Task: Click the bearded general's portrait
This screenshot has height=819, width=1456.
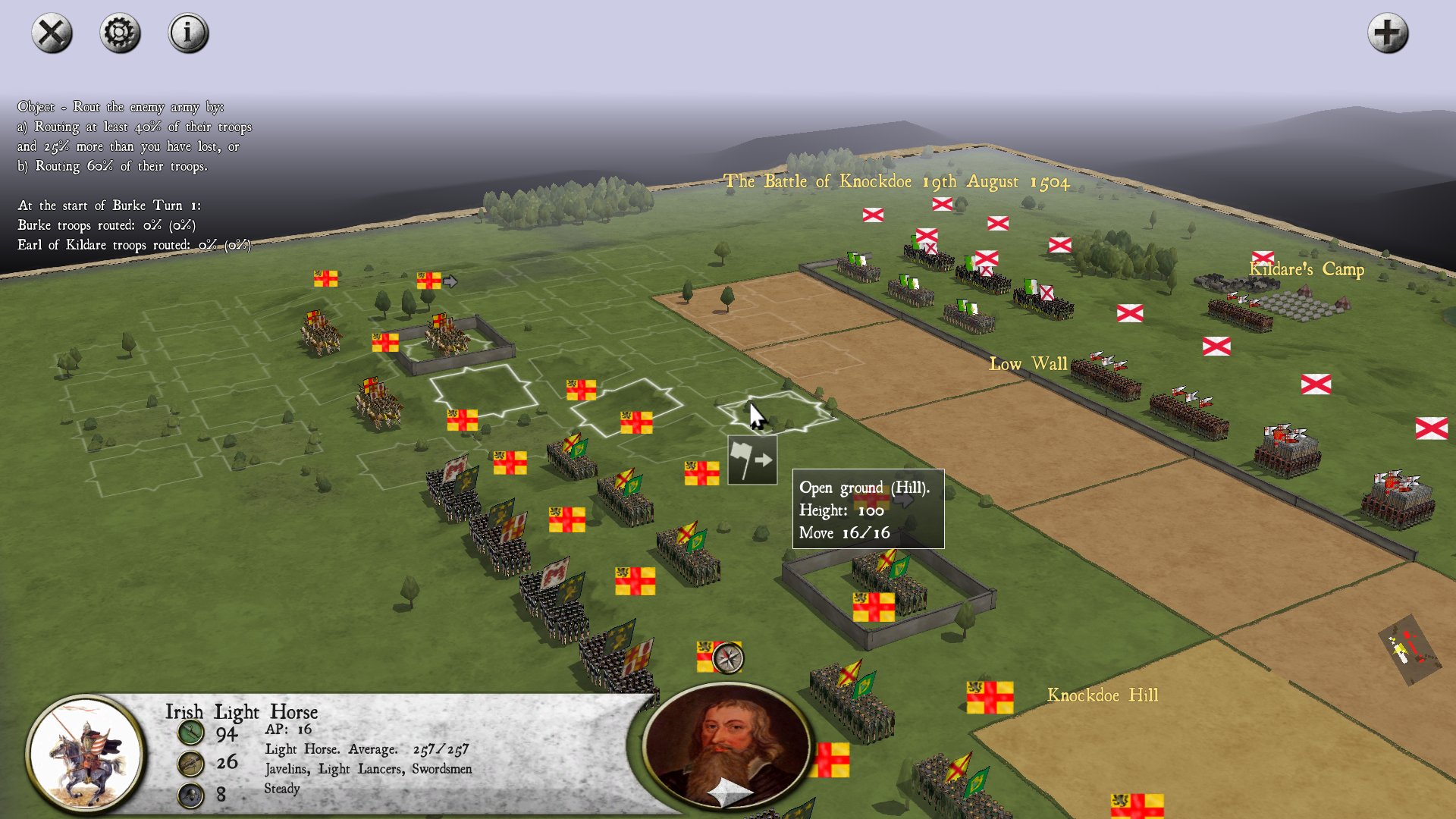Action: 727,746
